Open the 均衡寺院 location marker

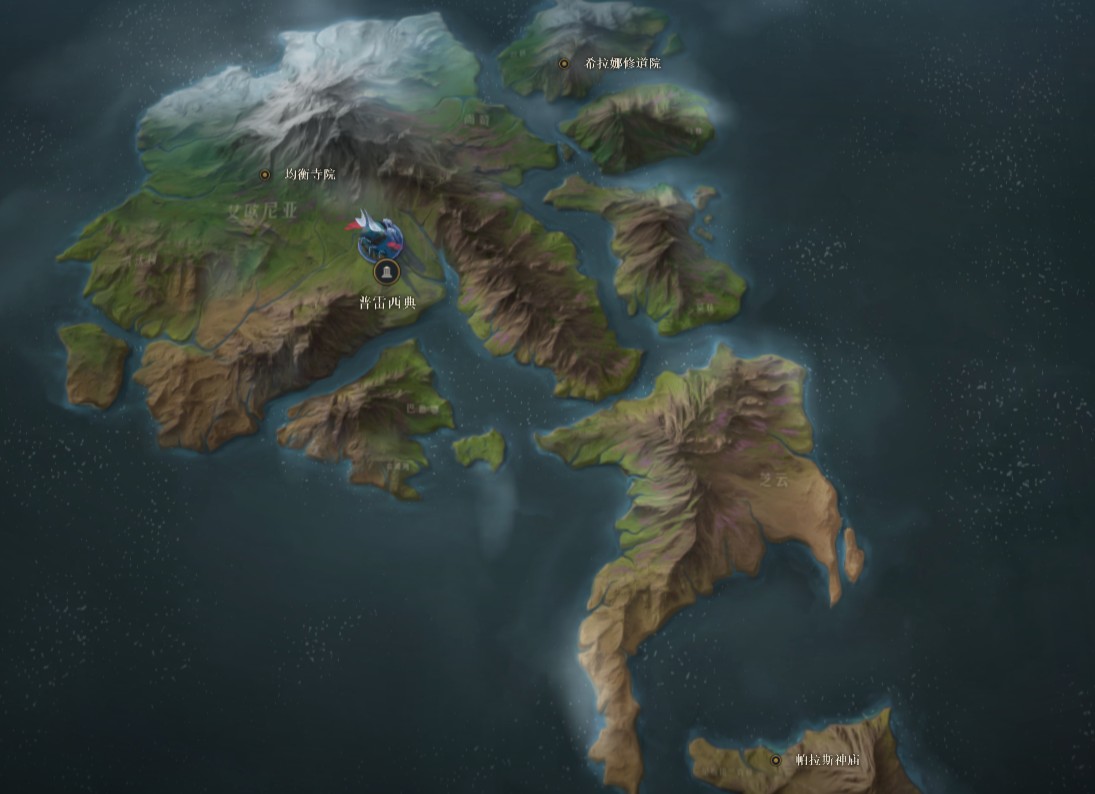click(265, 174)
